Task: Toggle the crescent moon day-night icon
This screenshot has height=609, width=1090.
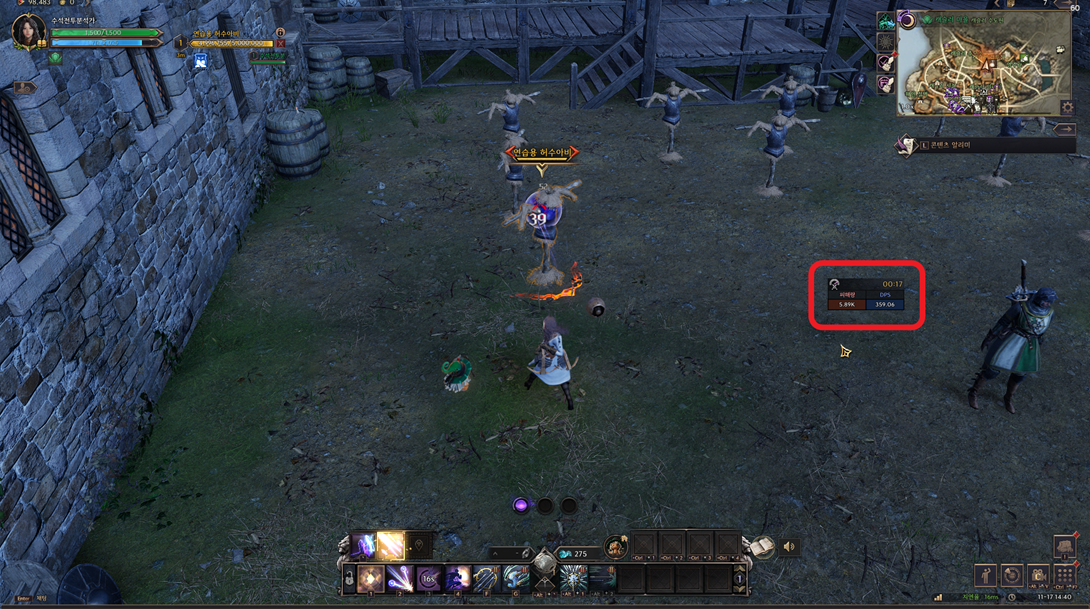Action: (906, 20)
